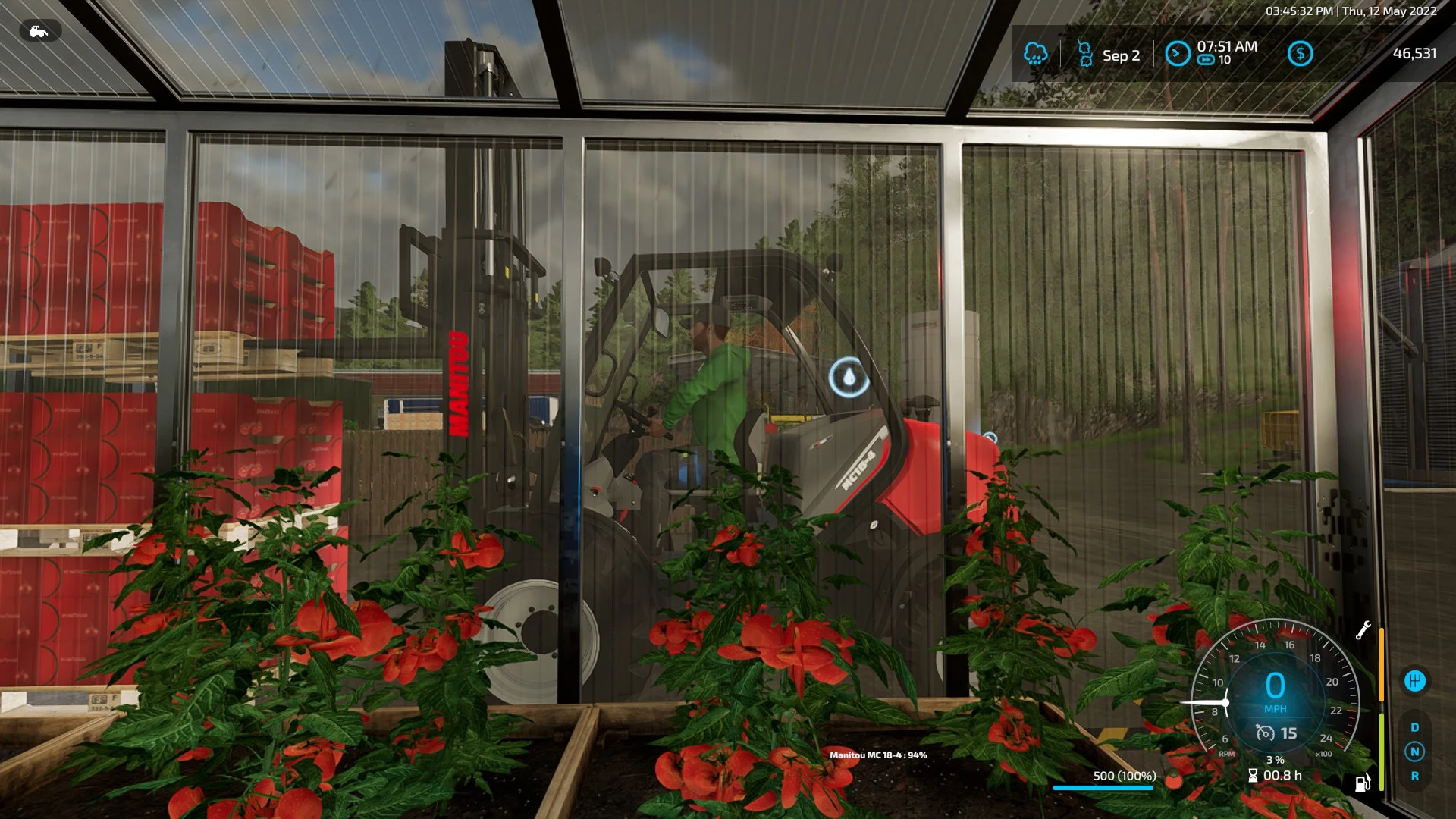Click the hourglass operating hours icon

click(x=1253, y=776)
